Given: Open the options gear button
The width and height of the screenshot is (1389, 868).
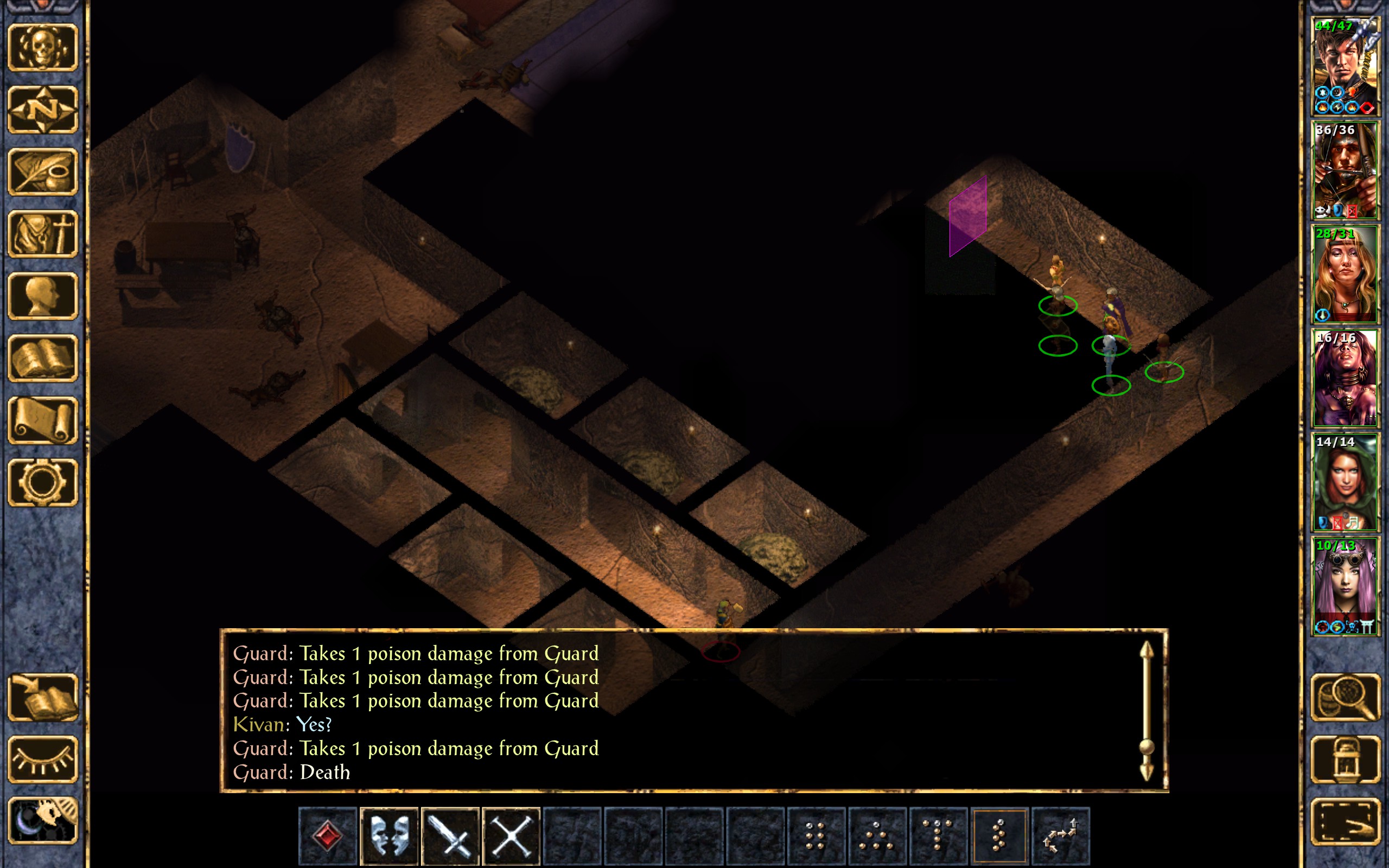Looking at the screenshot, I should (43, 482).
